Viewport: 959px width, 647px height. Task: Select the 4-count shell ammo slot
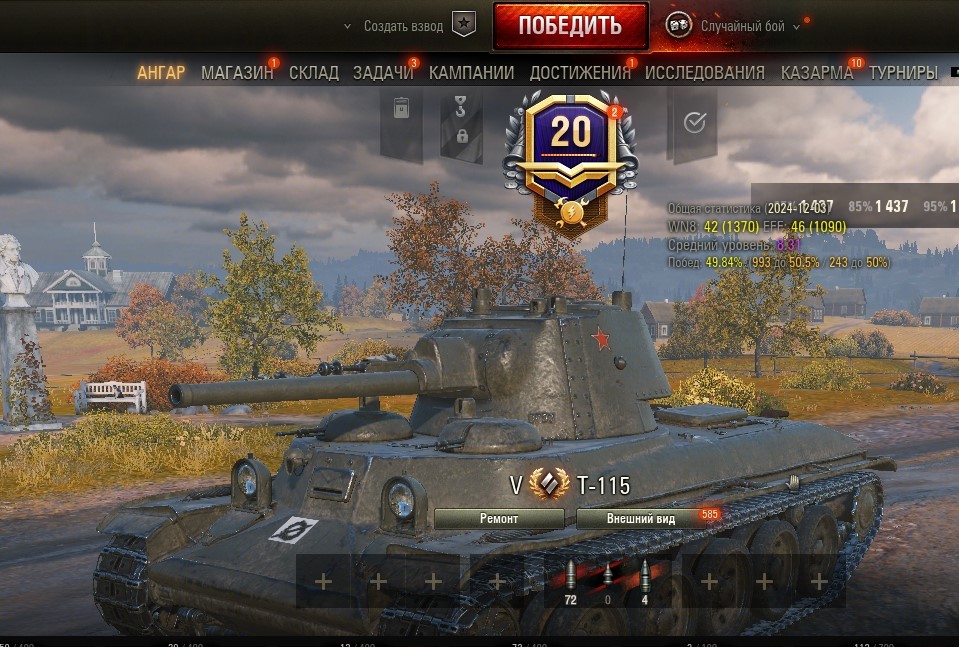(x=644, y=581)
